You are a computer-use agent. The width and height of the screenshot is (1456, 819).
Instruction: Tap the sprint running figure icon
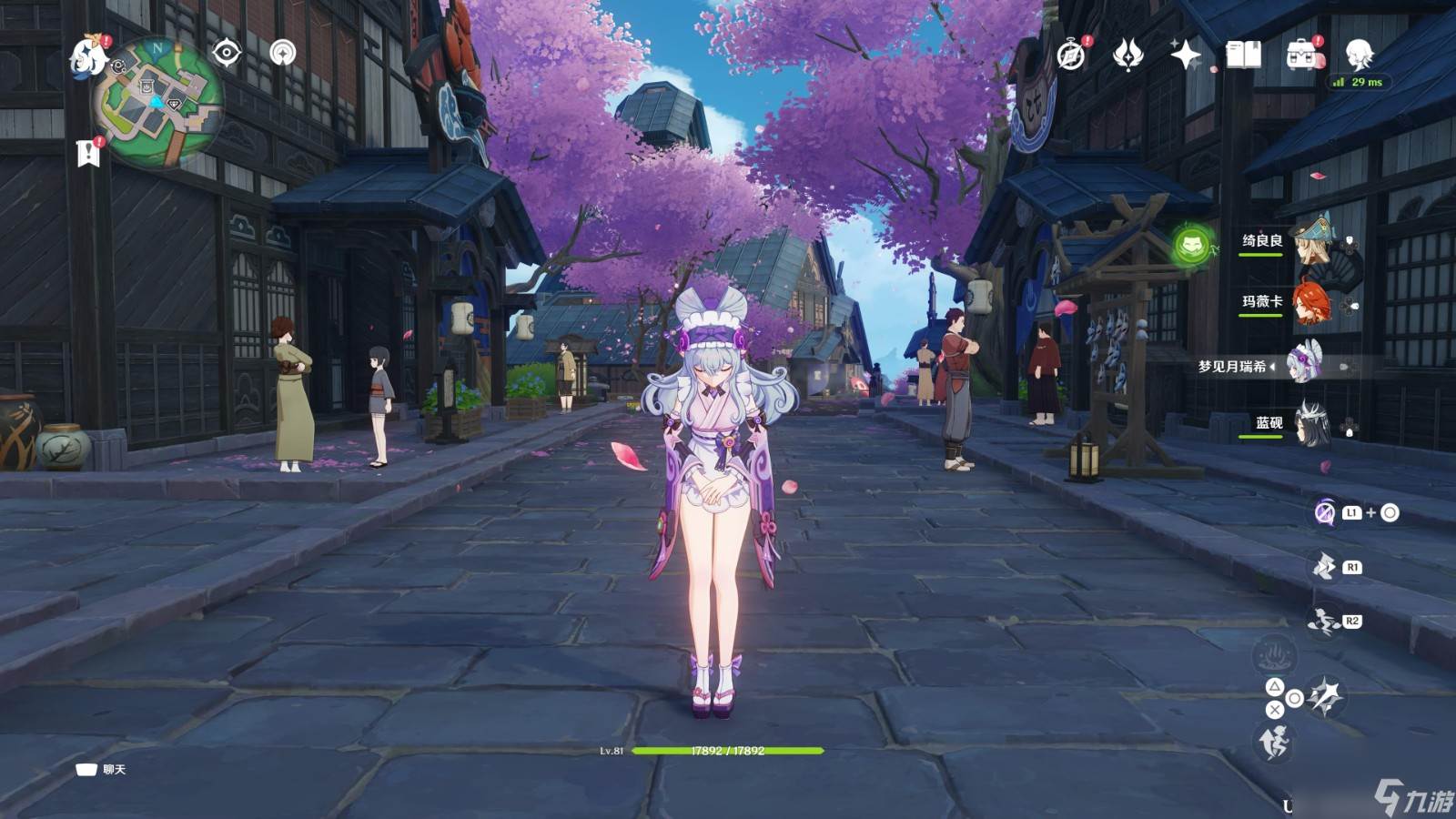[1274, 743]
